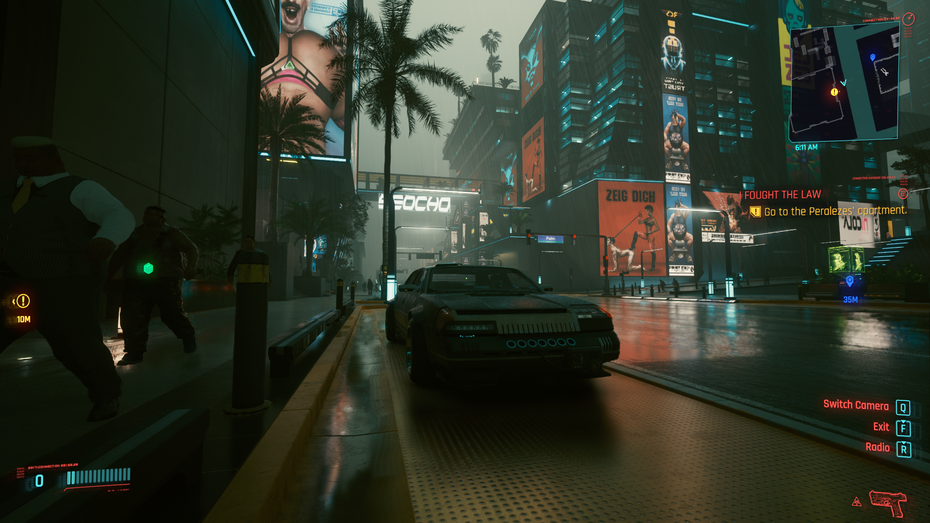Screen dimensions: 930x523
Task: Click the yellow exclamation waypoint showing 10M
Action: 22,300
